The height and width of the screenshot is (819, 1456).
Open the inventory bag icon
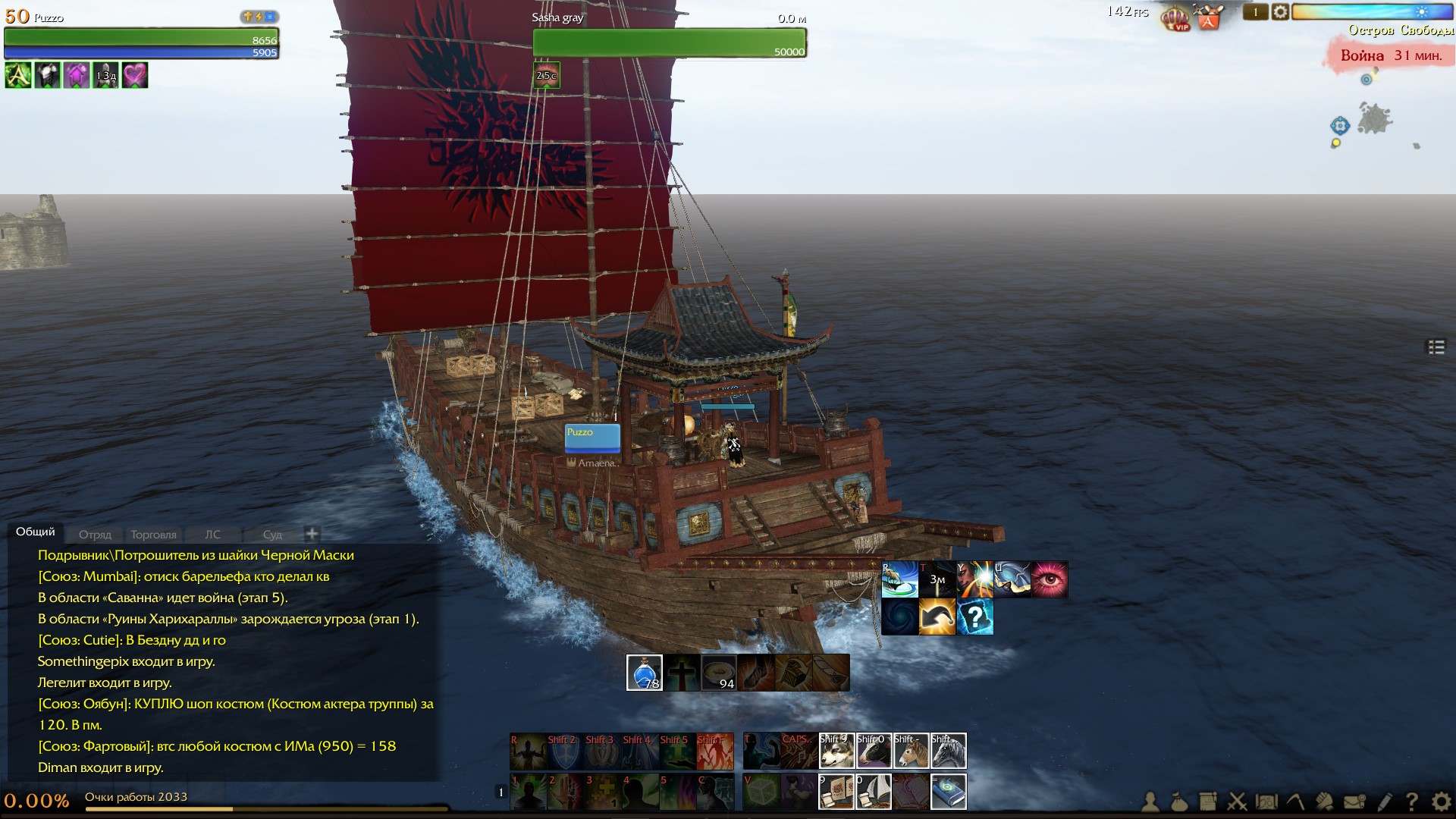(1179, 802)
